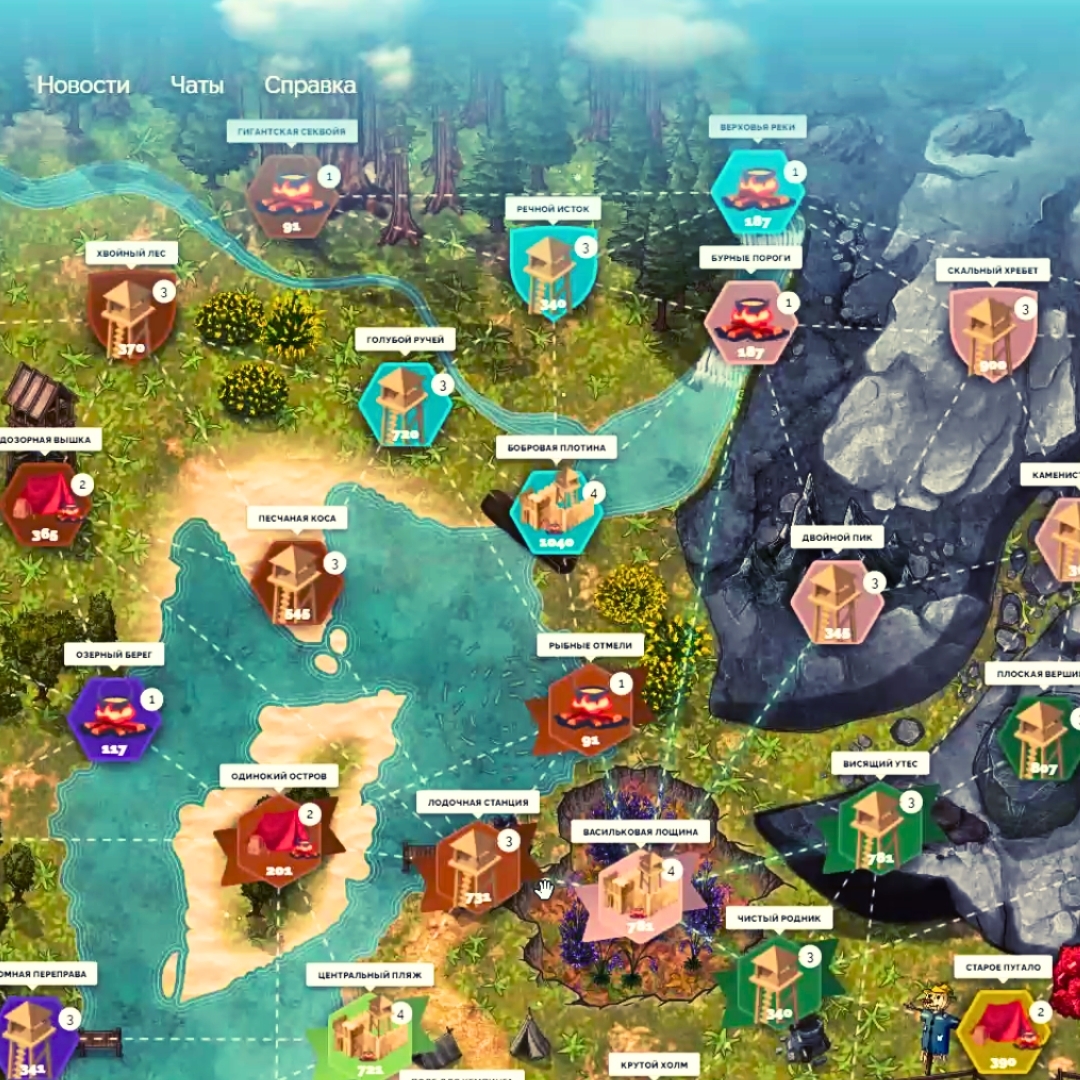1080x1080 pixels.
Task: Select the Хвойный Лес tower node
Action: coord(131,313)
